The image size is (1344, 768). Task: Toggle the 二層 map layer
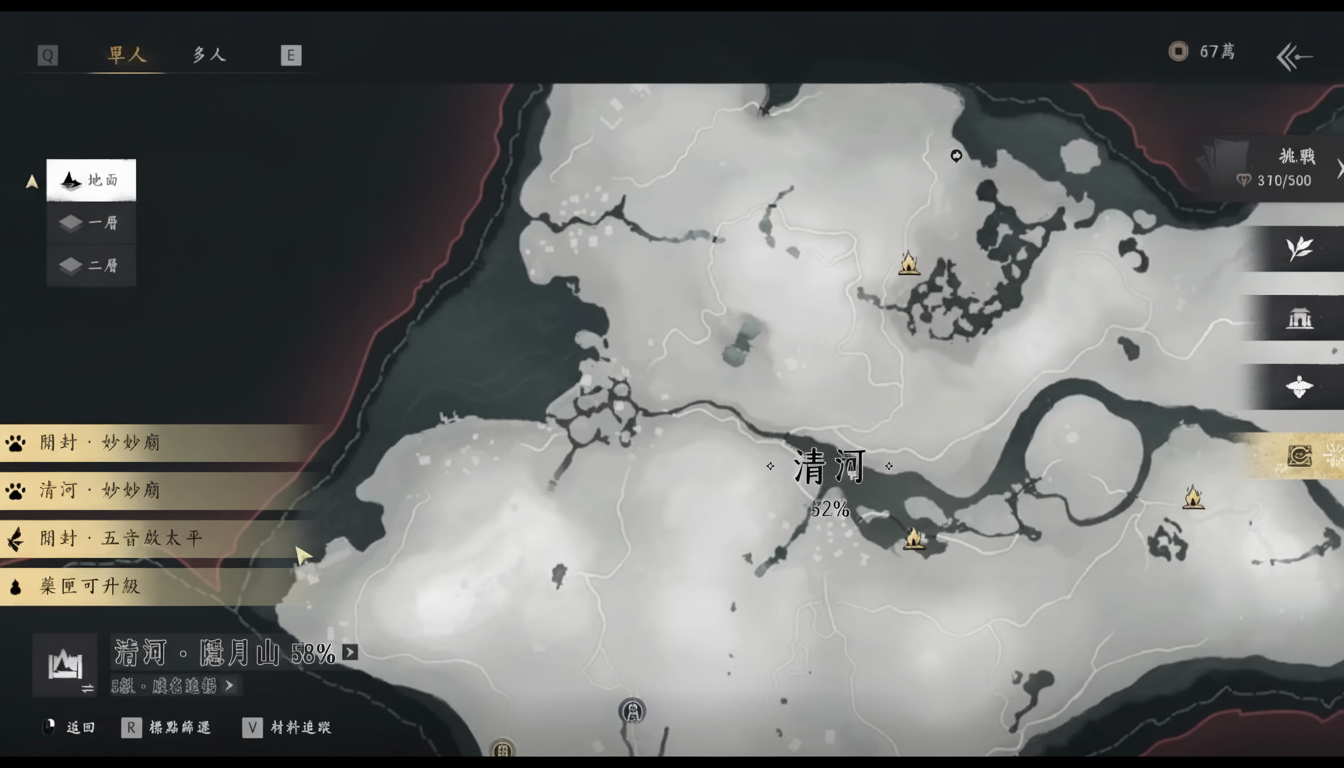tap(91, 265)
